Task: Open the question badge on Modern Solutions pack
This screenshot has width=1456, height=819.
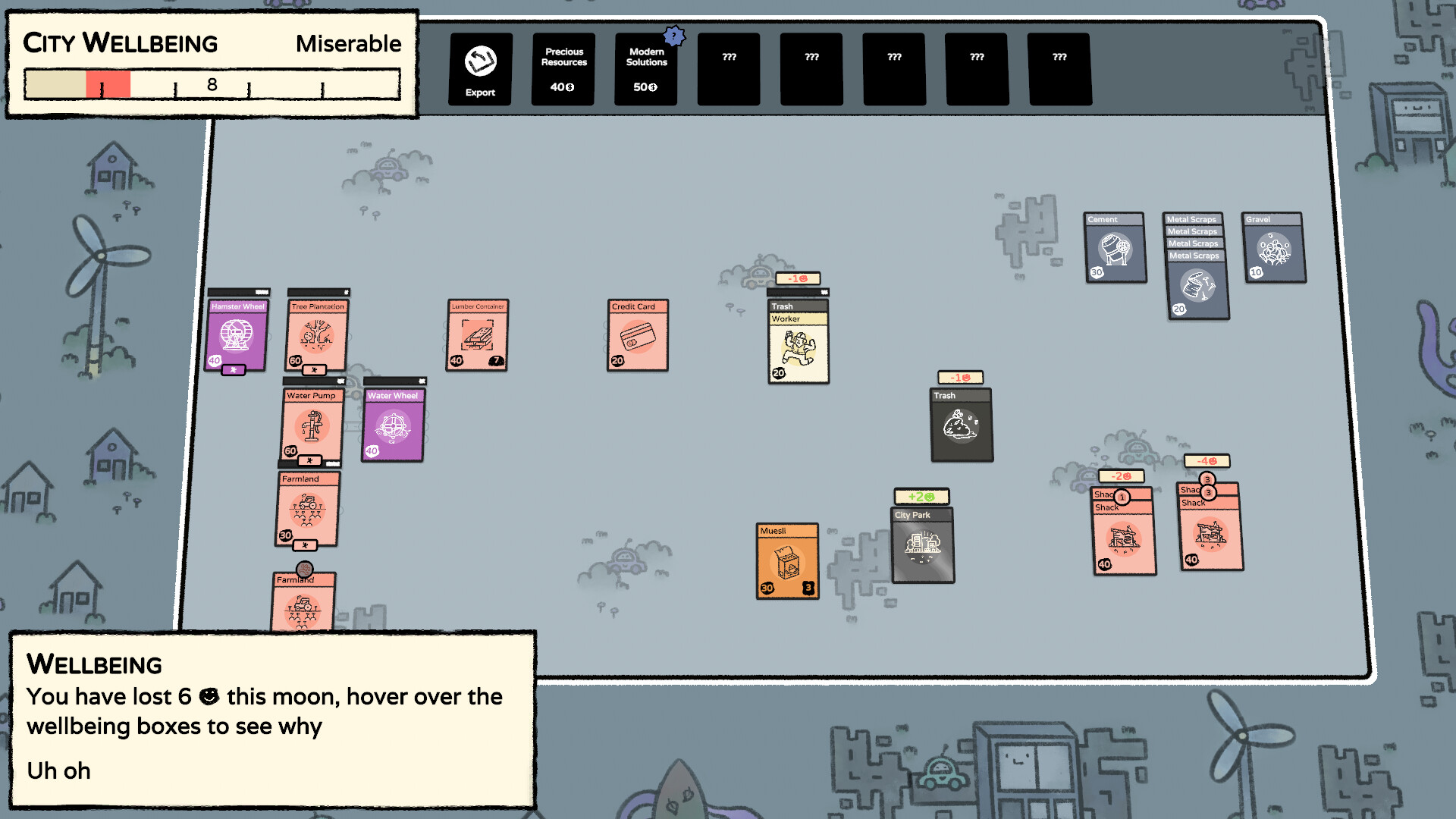Action: (673, 35)
